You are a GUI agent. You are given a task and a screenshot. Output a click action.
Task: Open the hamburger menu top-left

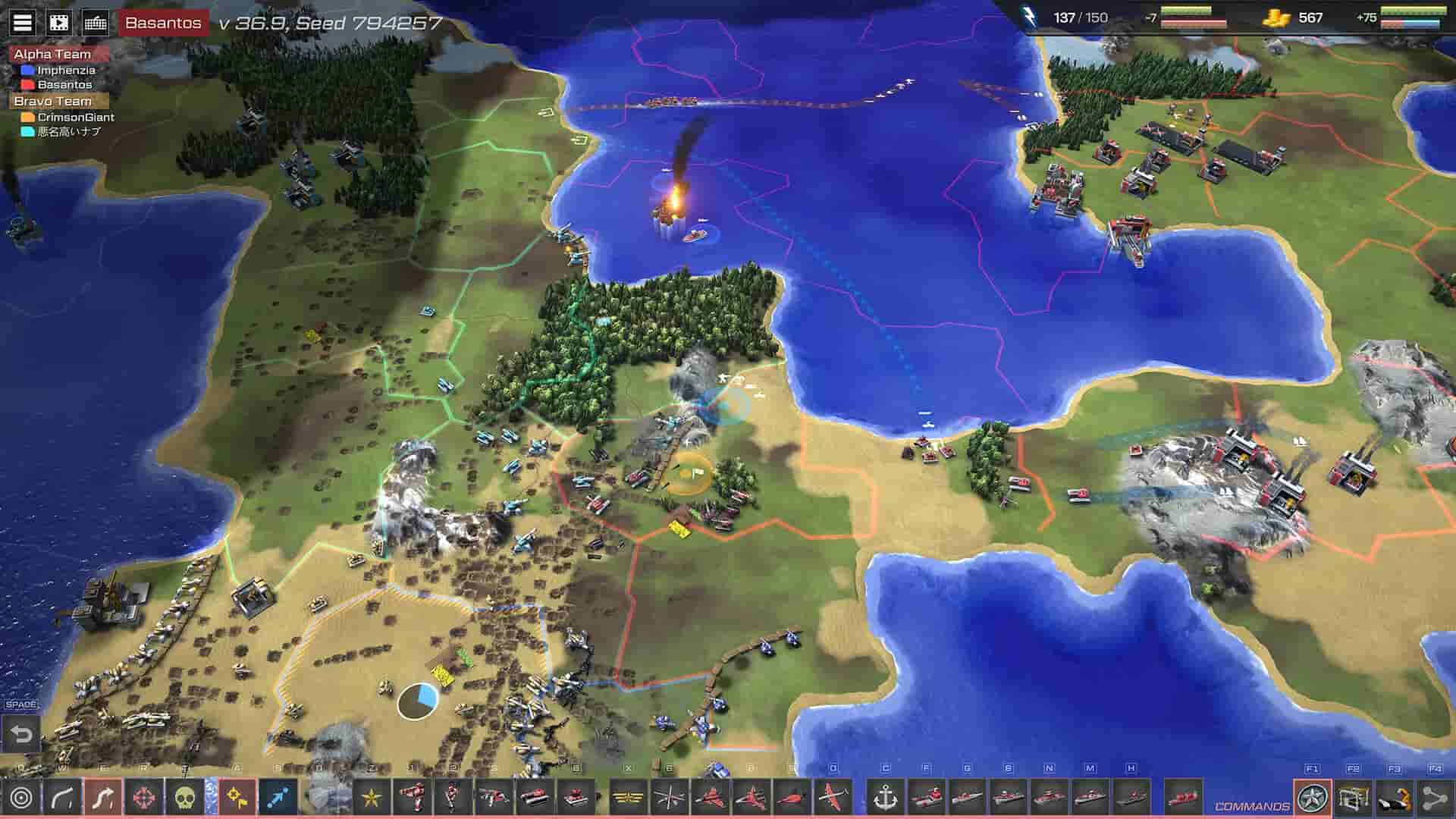pos(22,22)
